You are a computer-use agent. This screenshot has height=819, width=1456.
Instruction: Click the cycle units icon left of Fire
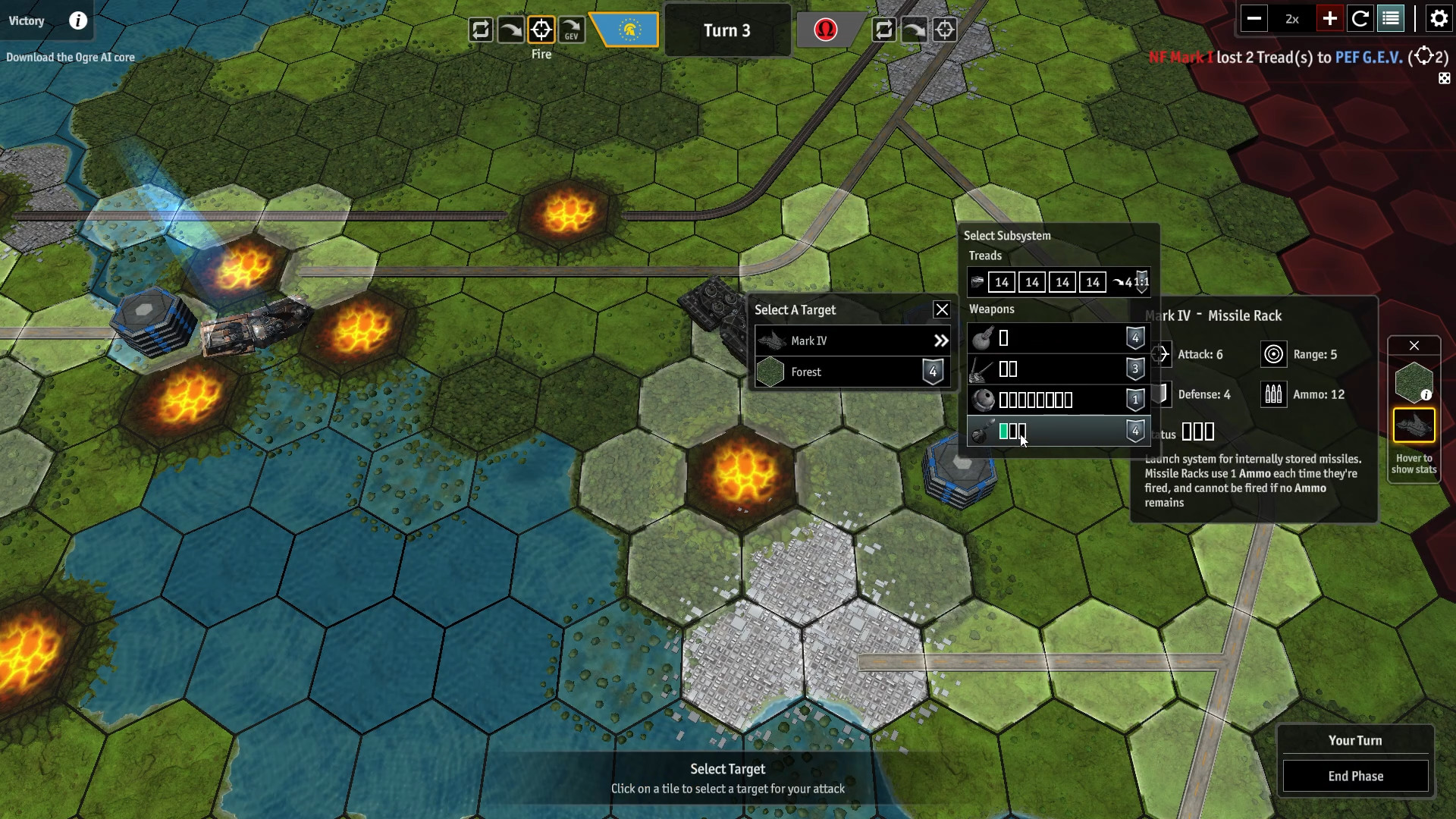[x=480, y=30]
